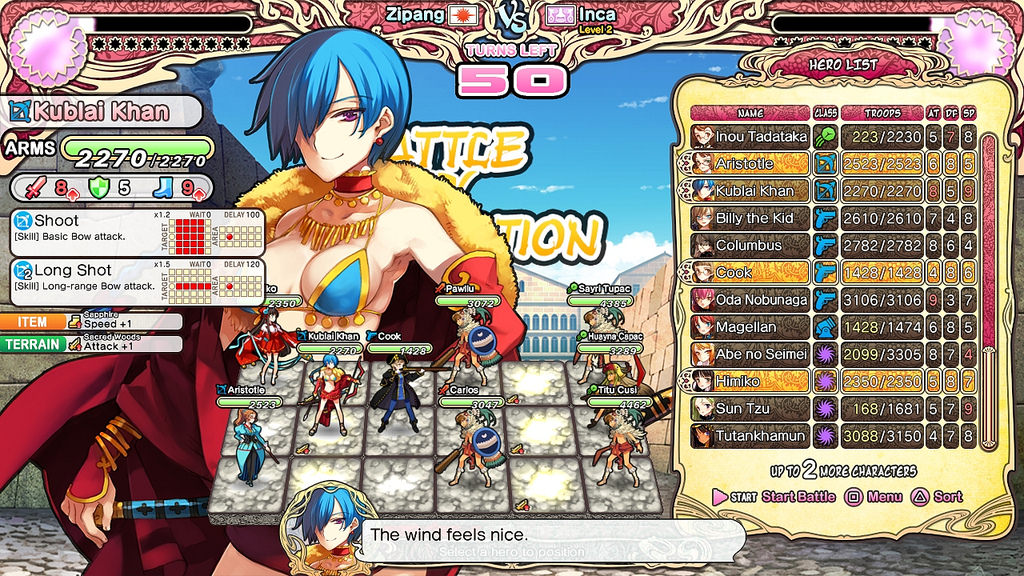Select Magellan in the hero list
The height and width of the screenshot is (576, 1024).
click(x=760, y=327)
